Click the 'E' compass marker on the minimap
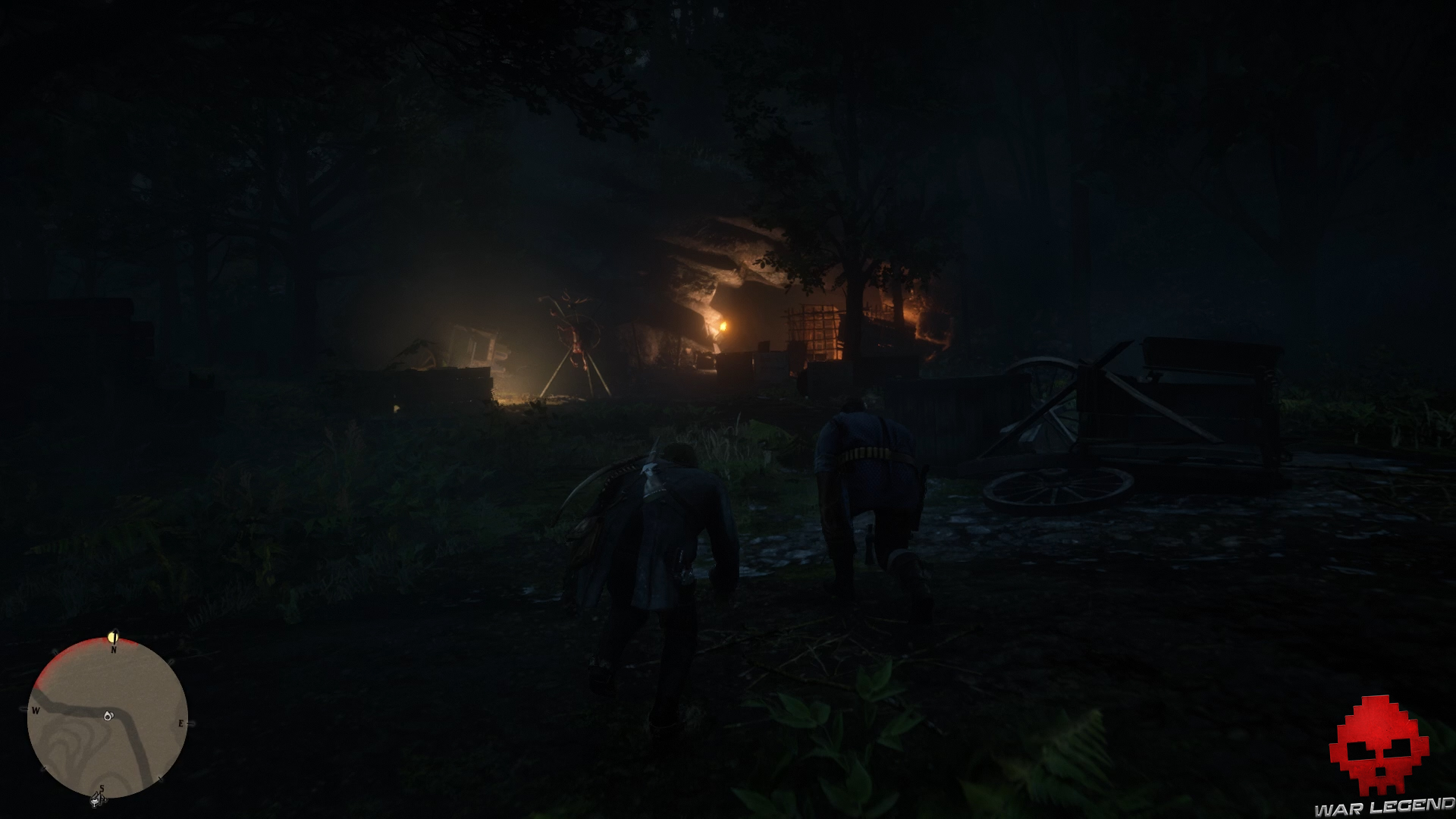Viewport: 1456px width, 819px height. click(182, 723)
